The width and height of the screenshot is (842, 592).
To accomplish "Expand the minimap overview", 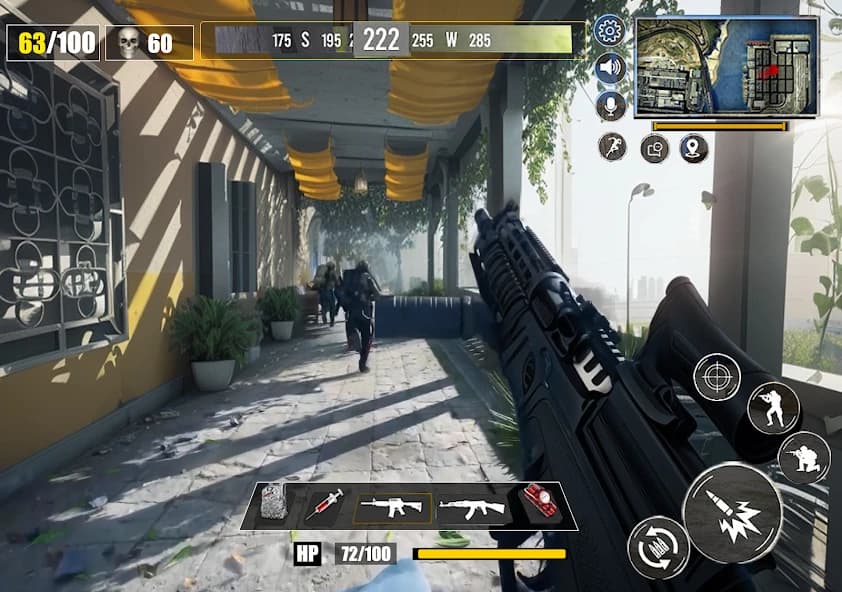I will click(x=726, y=66).
